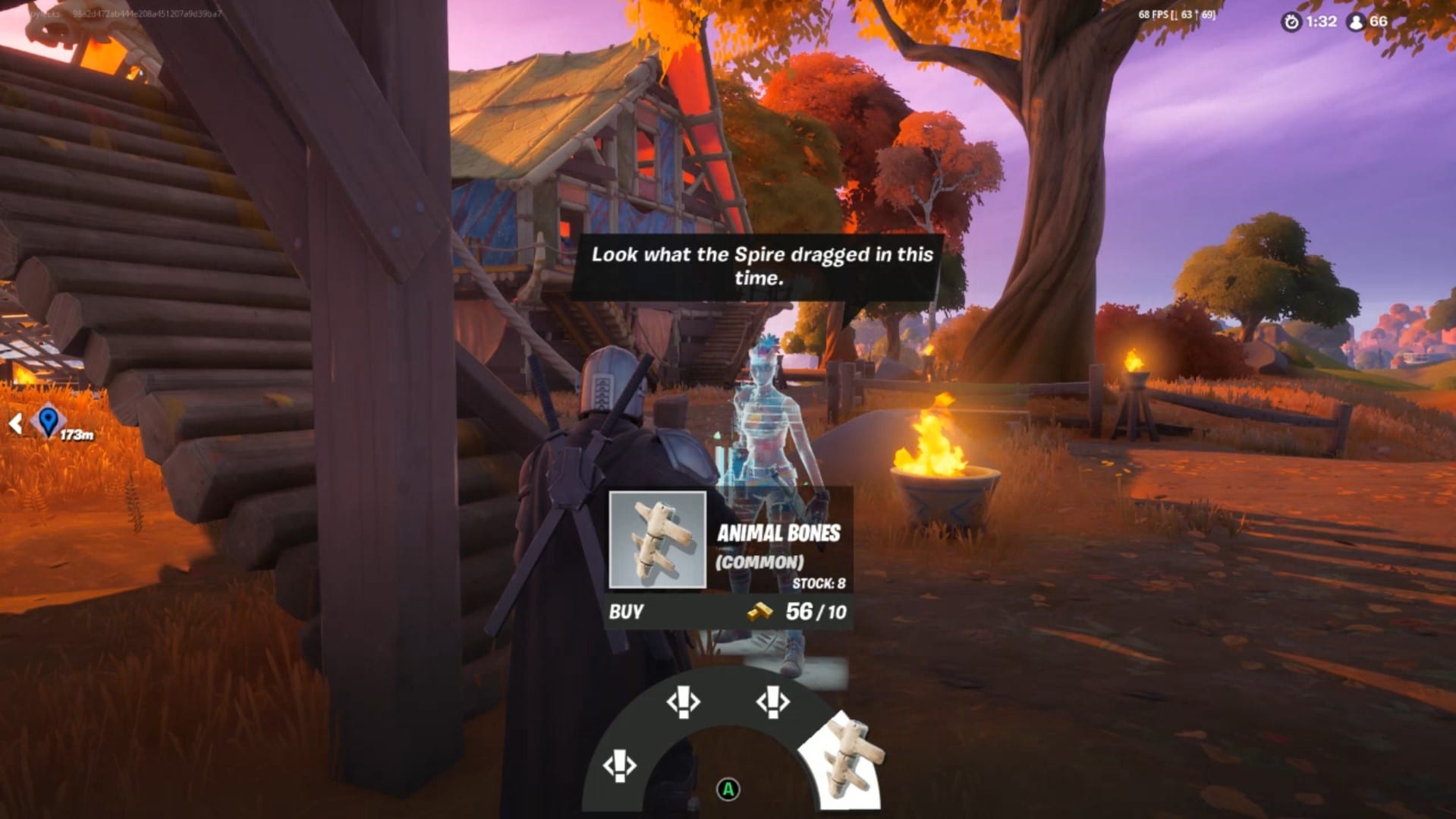Screen dimensions: 1456x819
Task: Click the stopwatch timer icon showing 1:32
Action: pyautogui.click(x=1291, y=22)
